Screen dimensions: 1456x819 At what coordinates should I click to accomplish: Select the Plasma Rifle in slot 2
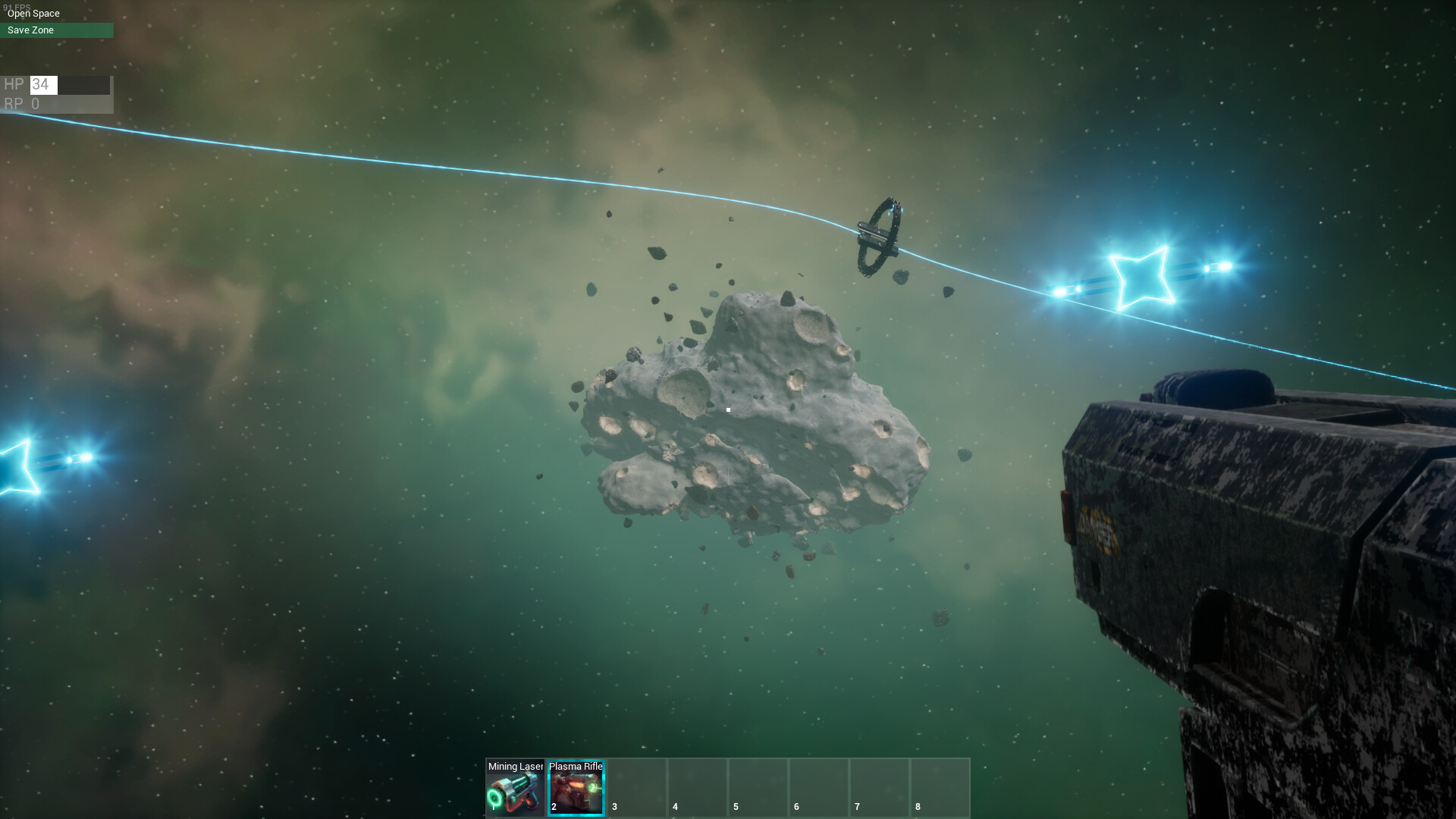[576, 787]
